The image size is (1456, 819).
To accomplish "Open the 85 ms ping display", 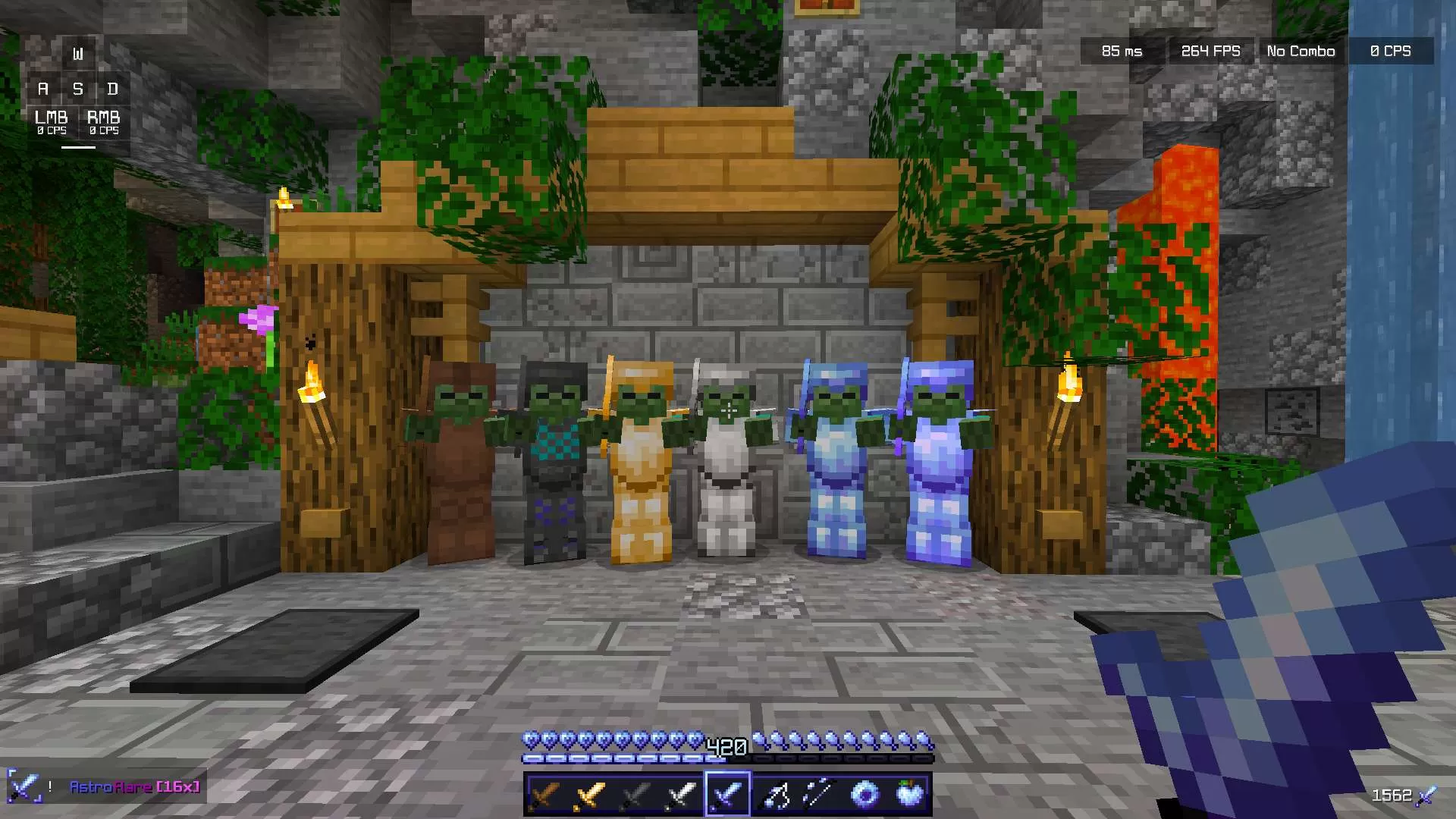I will click(1120, 51).
